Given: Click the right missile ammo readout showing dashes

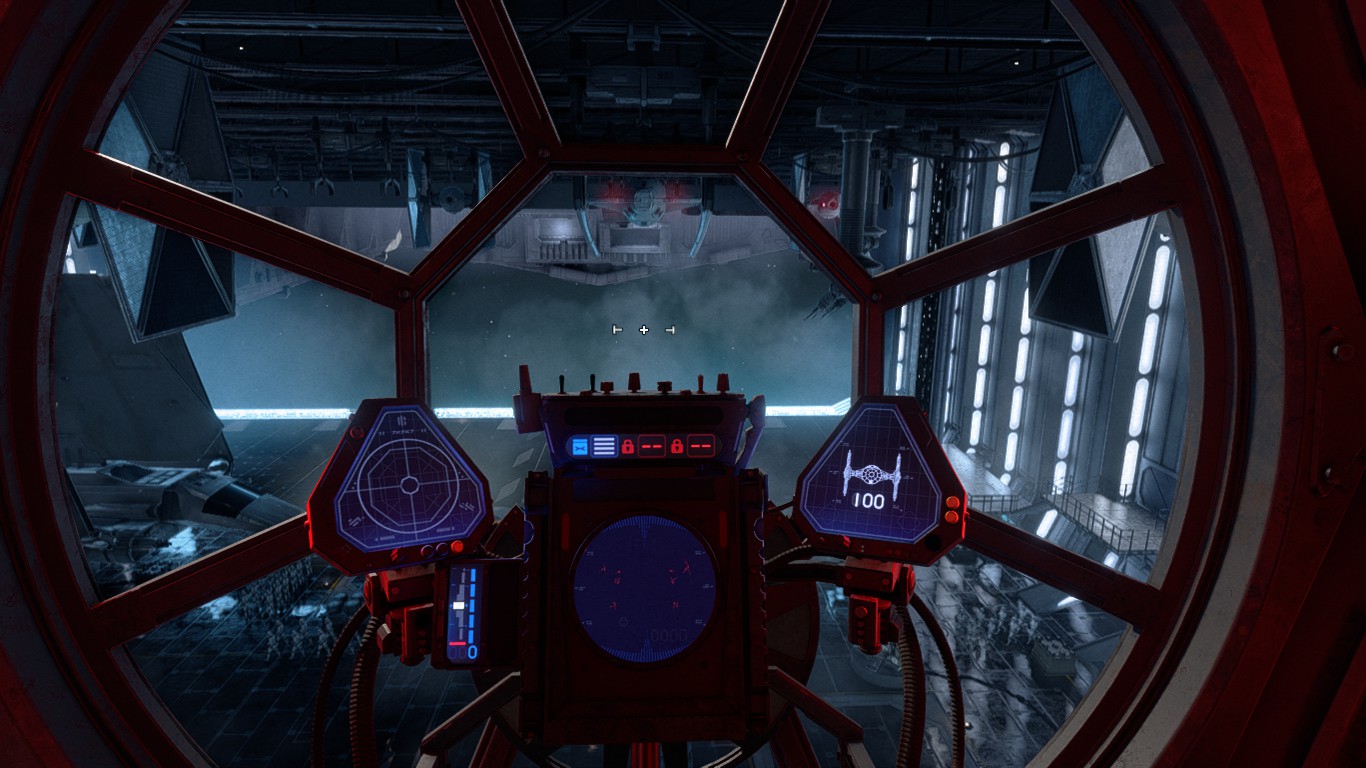Looking at the screenshot, I should [x=701, y=445].
